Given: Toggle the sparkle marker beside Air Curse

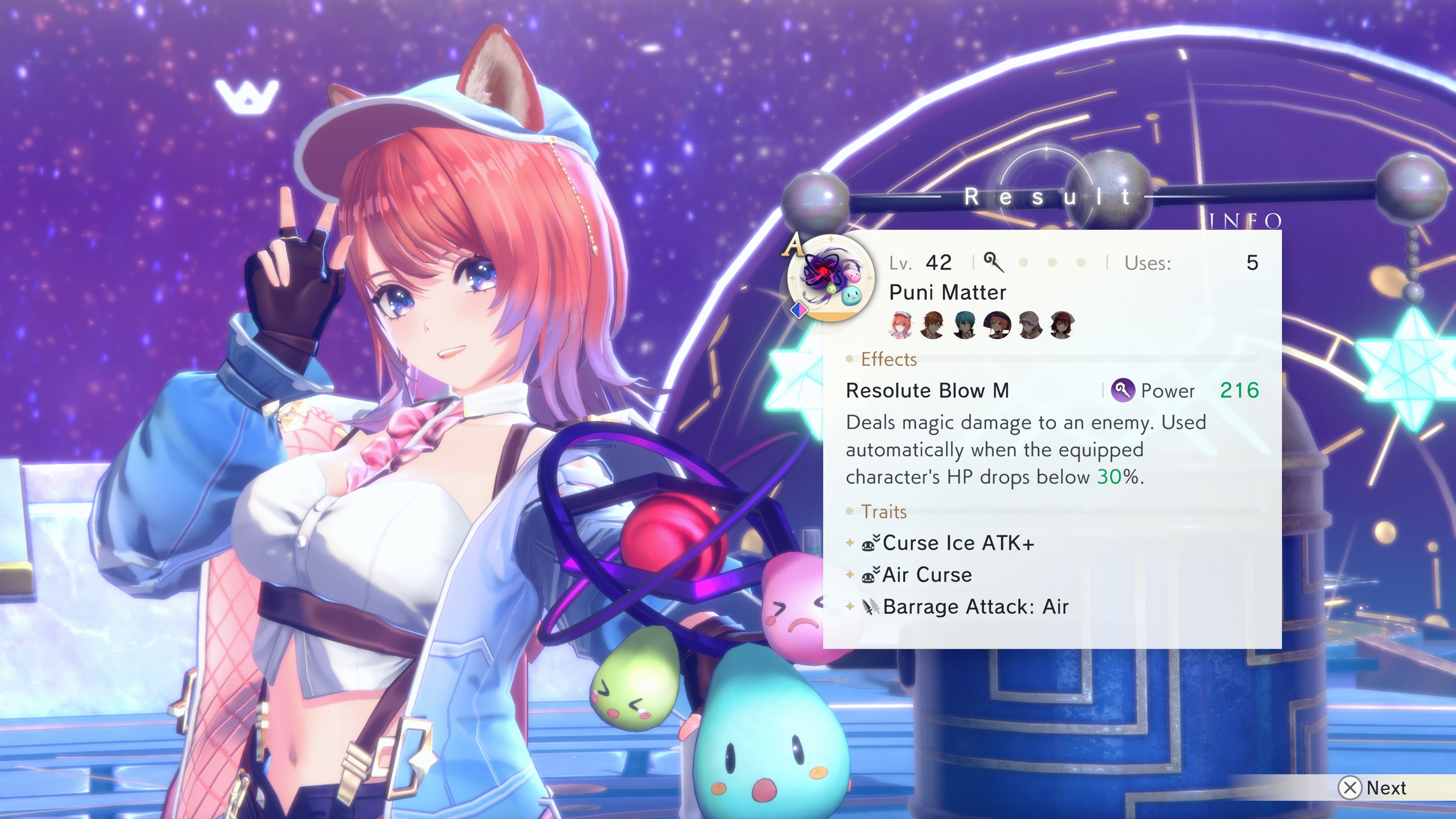Looking at the screenshot, I should [x=850, y=574].
